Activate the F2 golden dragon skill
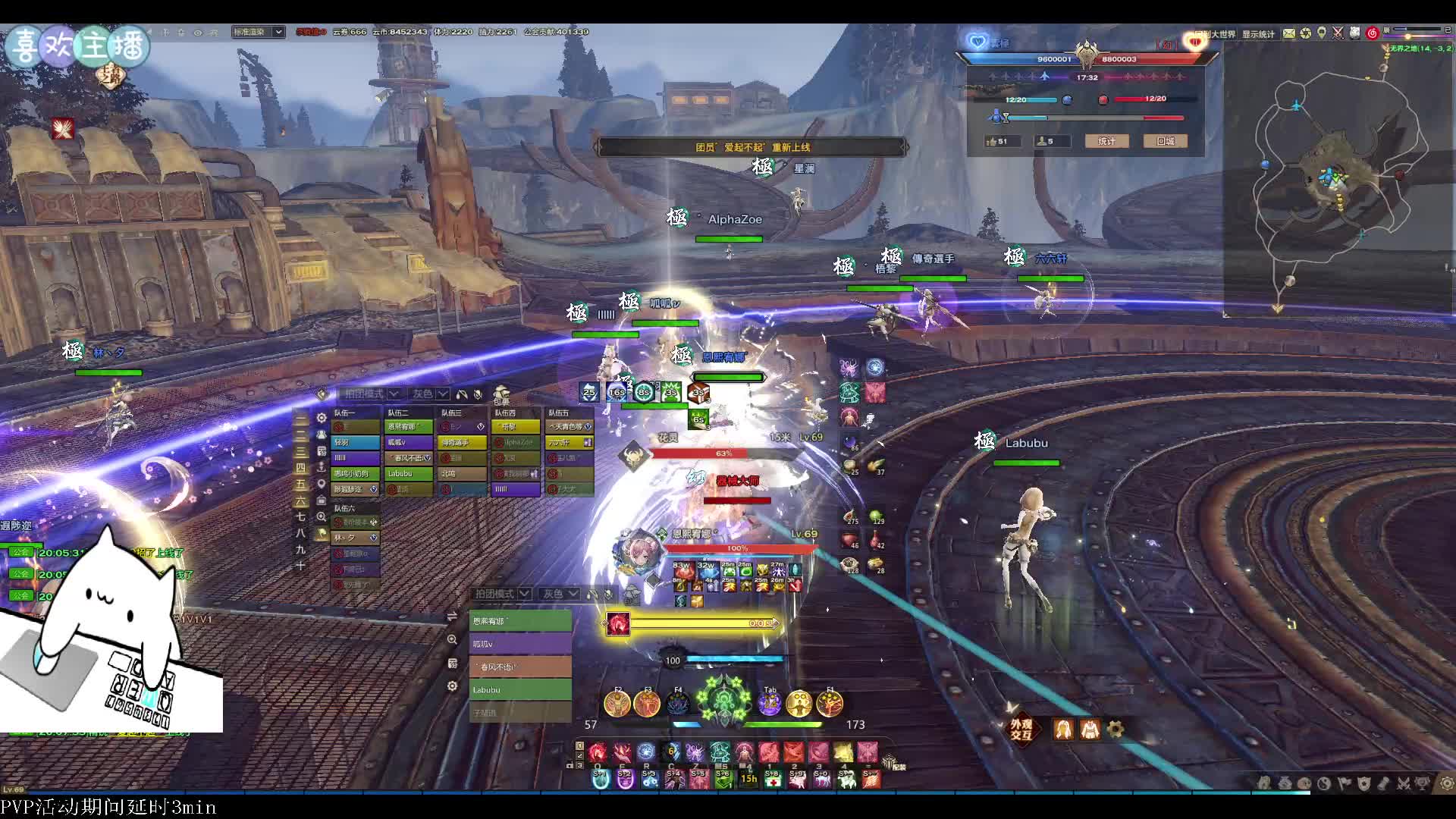This screenshot has width=1456, height=819. (617, 704)
